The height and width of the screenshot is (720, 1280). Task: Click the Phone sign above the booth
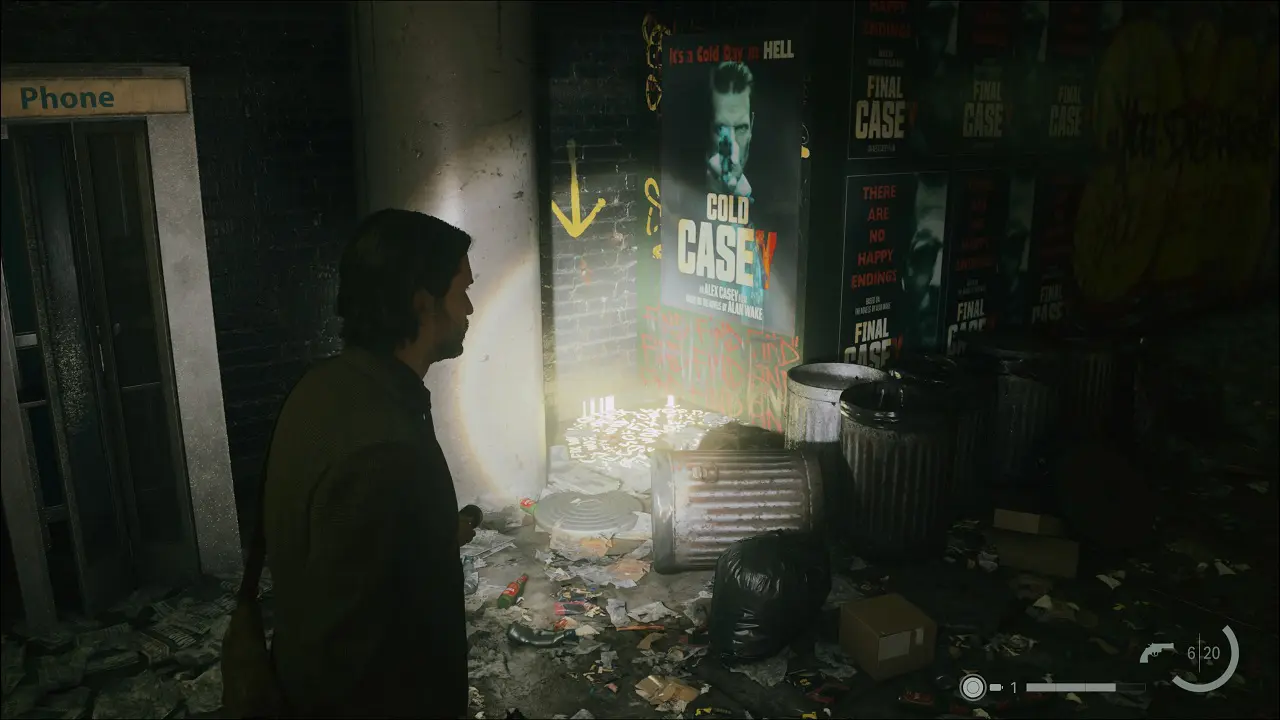point(68,98)
